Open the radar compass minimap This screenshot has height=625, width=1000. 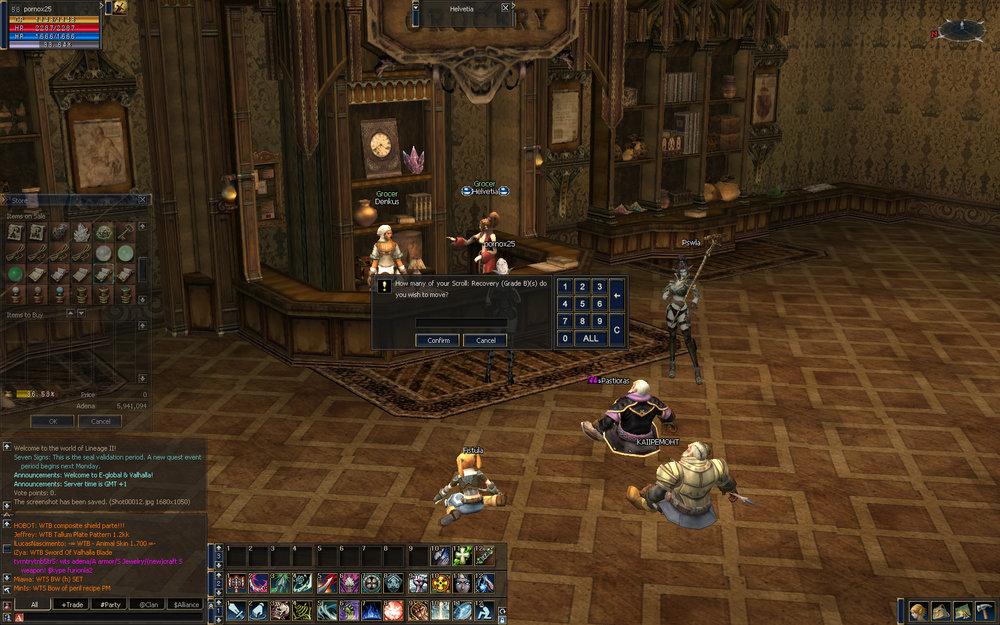pyautogui.click(x=962, y=30)
